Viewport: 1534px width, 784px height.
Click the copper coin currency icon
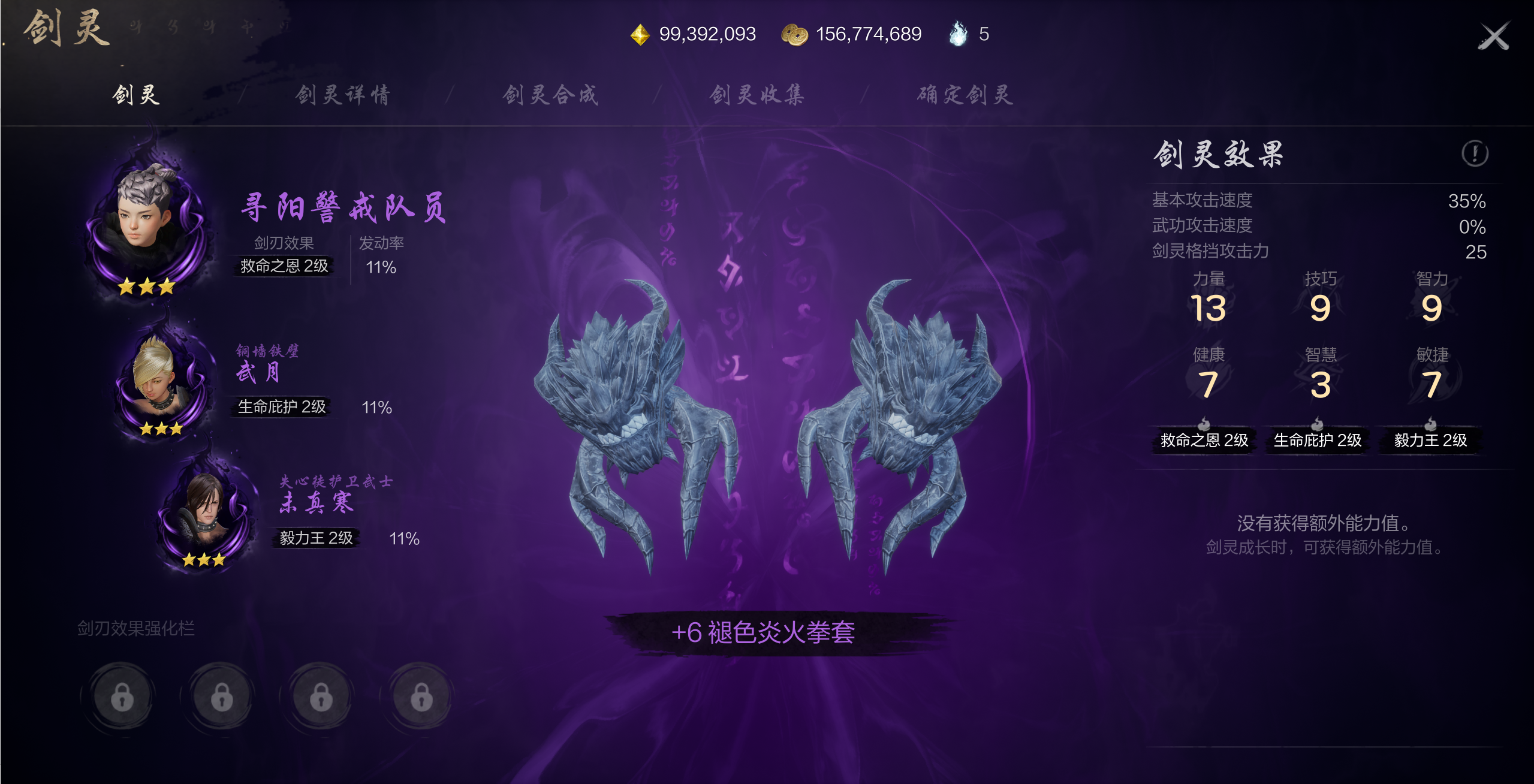click(x=795, y=34)
